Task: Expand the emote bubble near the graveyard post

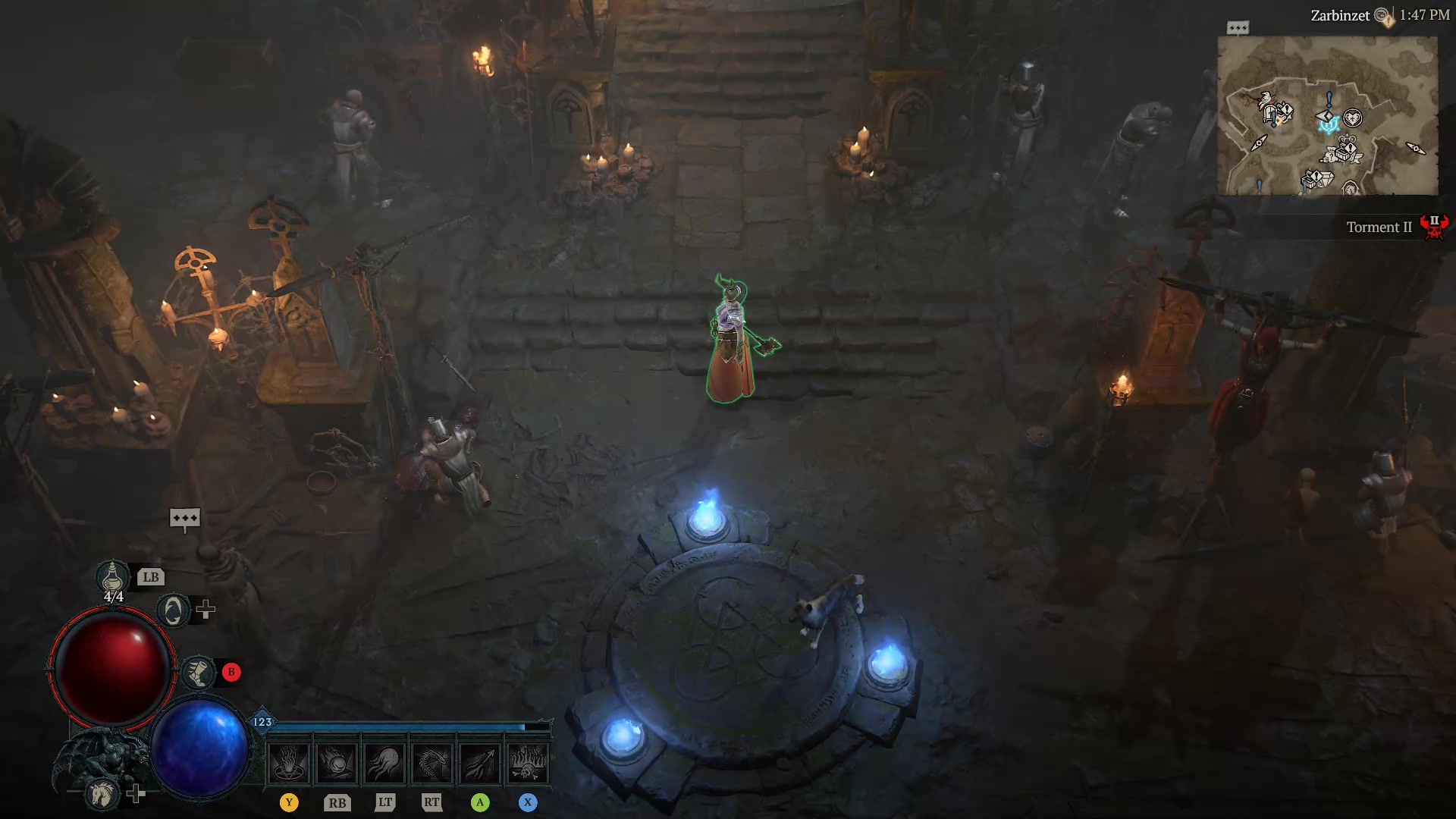Action: (187, 516)
